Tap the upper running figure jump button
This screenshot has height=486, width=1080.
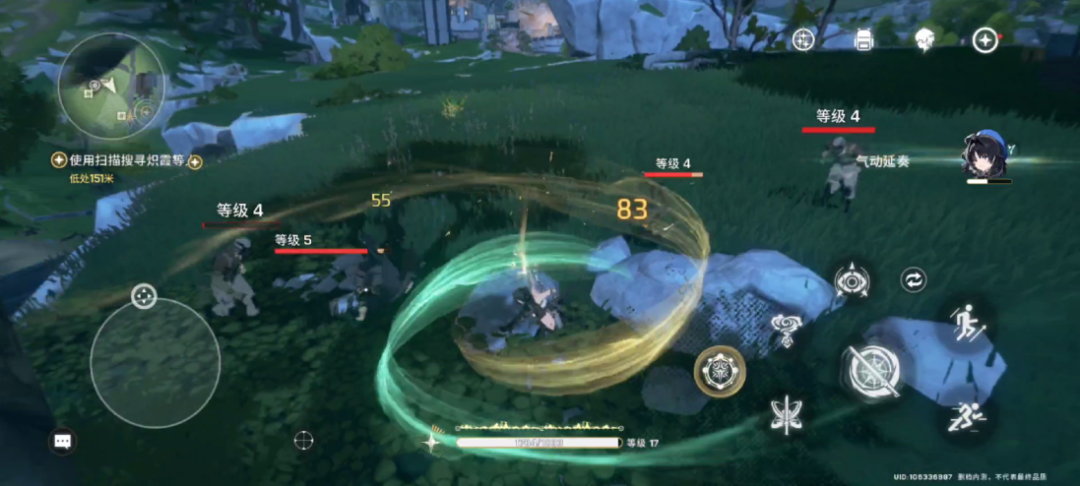967,323
